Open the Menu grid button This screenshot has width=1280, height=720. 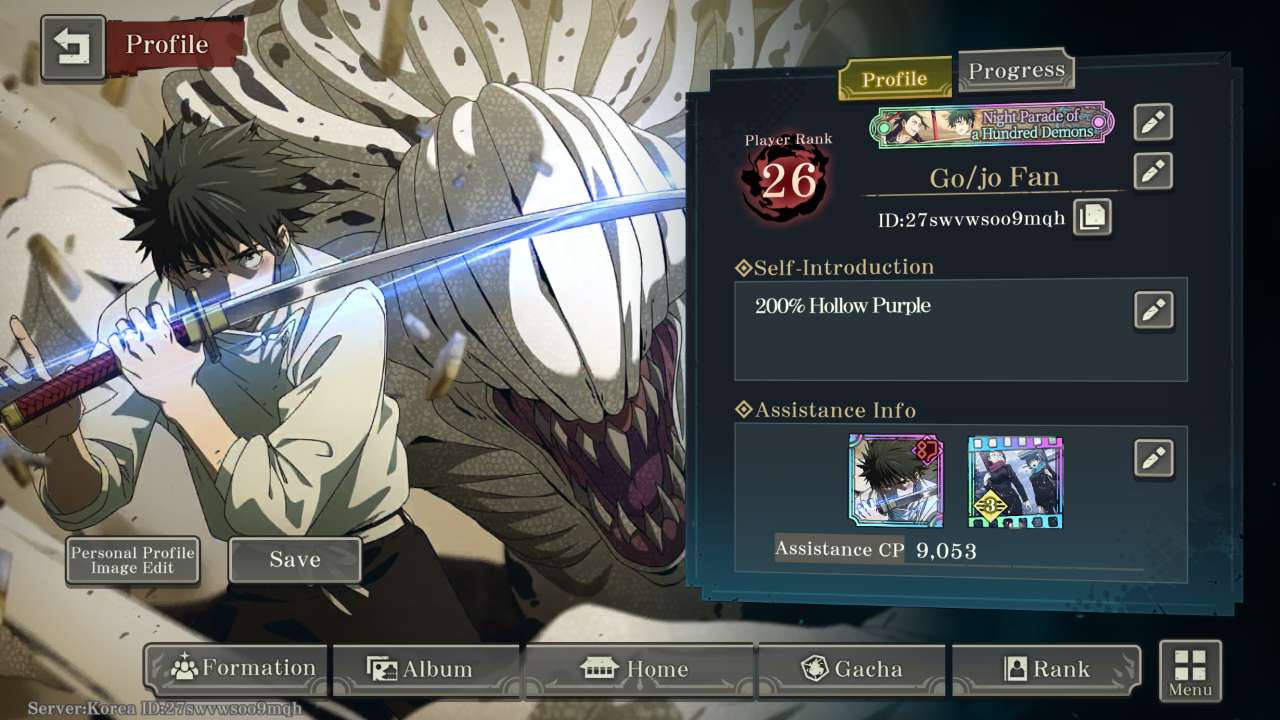point(1190,670)
